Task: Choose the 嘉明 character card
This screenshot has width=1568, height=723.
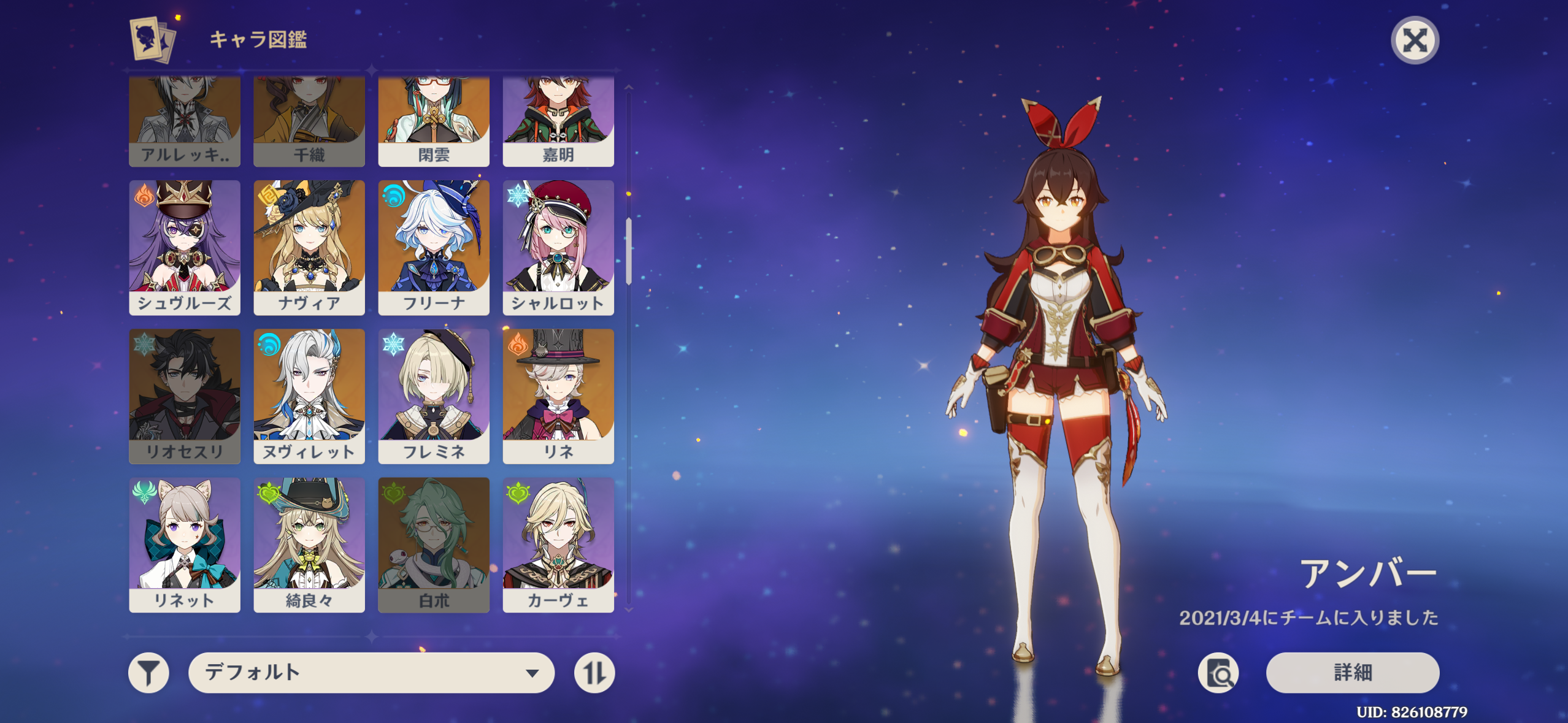Action: pos(558,121)
